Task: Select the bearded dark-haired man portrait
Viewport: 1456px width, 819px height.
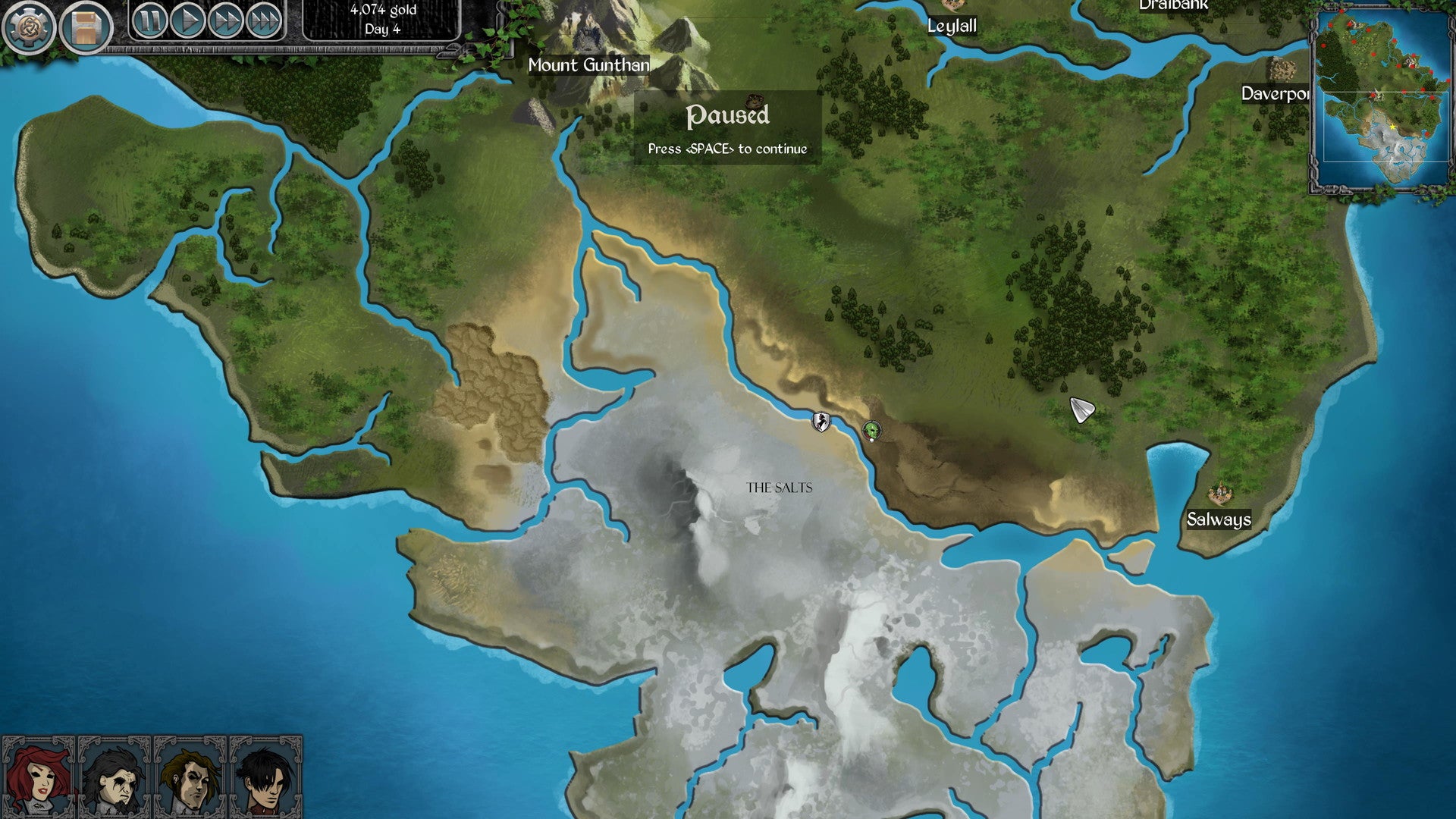Action: click(x=114, y=777)
